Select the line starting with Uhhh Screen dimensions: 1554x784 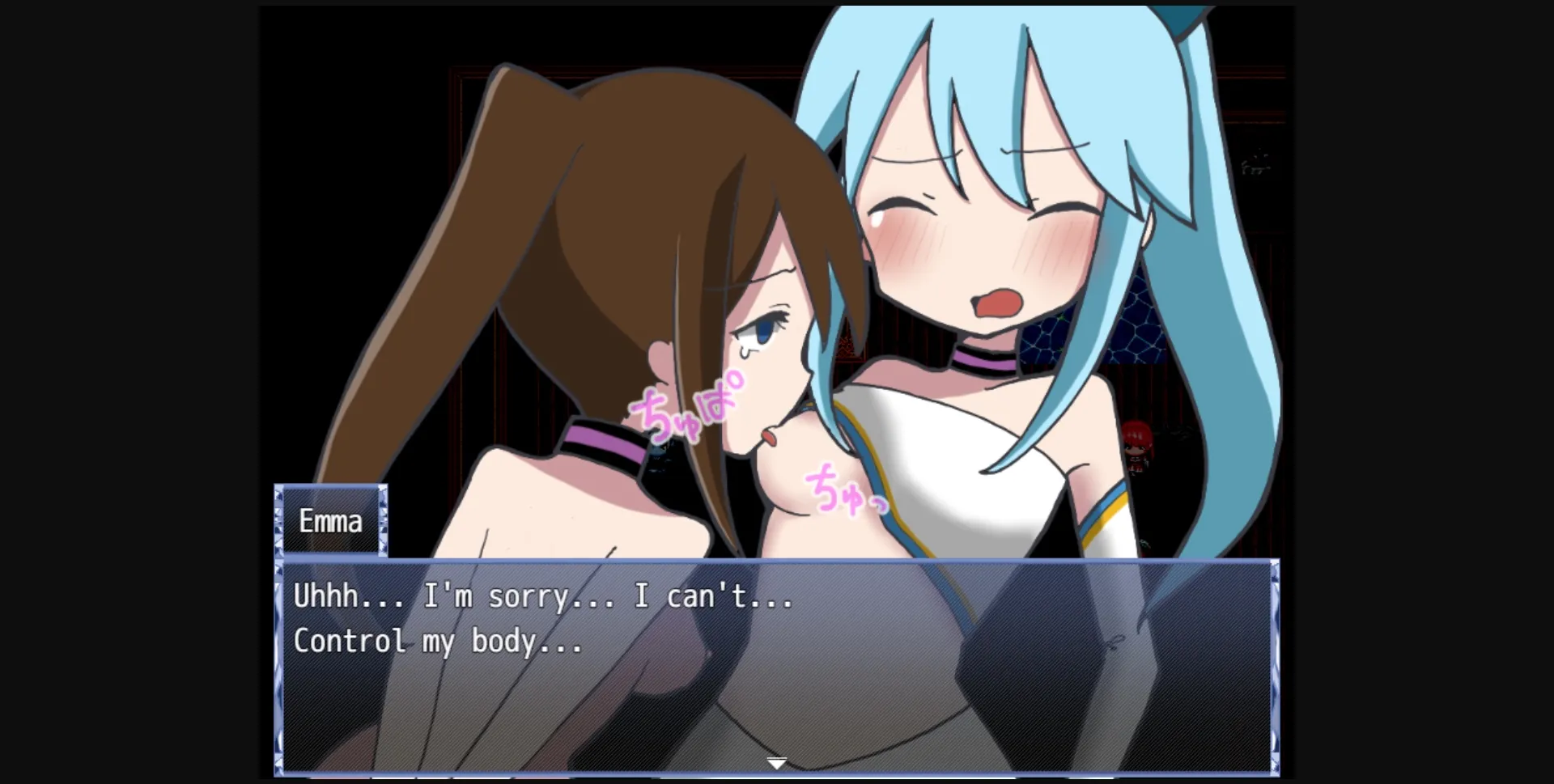(542, 595)
